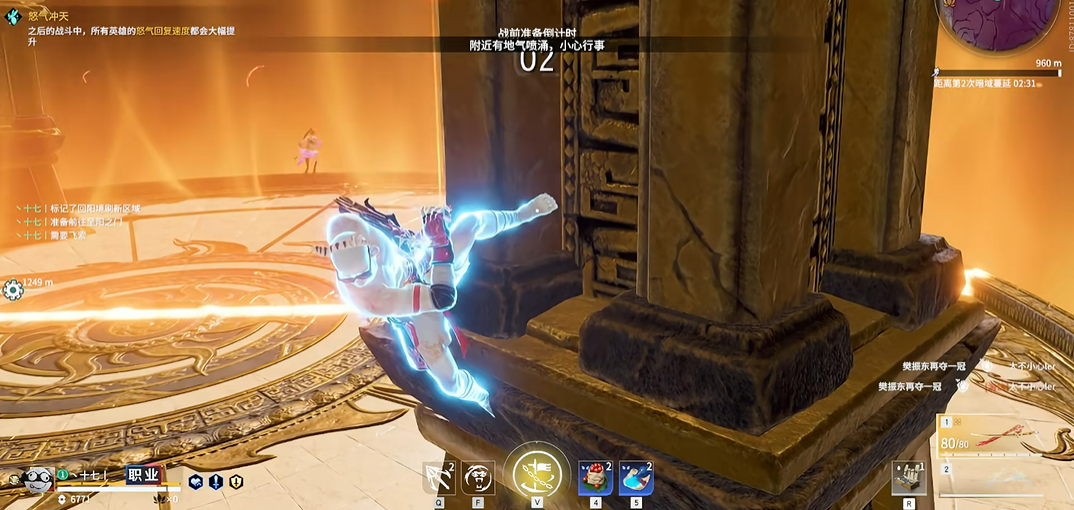Image resolution: width=1074 pixels, height=510 pixels.
Task: Click the player avatar portrait
Action: tap(38, 479)
